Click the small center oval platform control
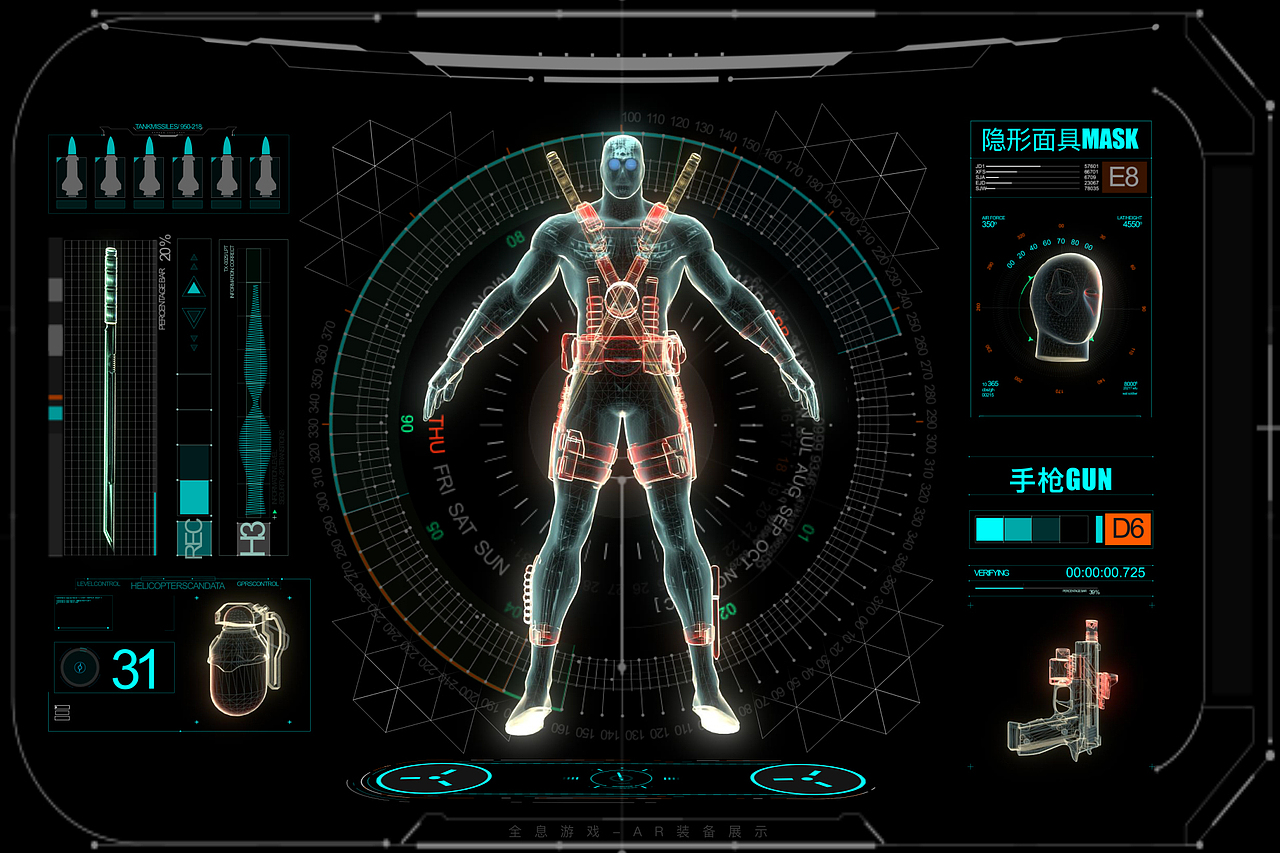This screenshot has width=1280, height=853. pyautogui.click(x=620, y=778)
